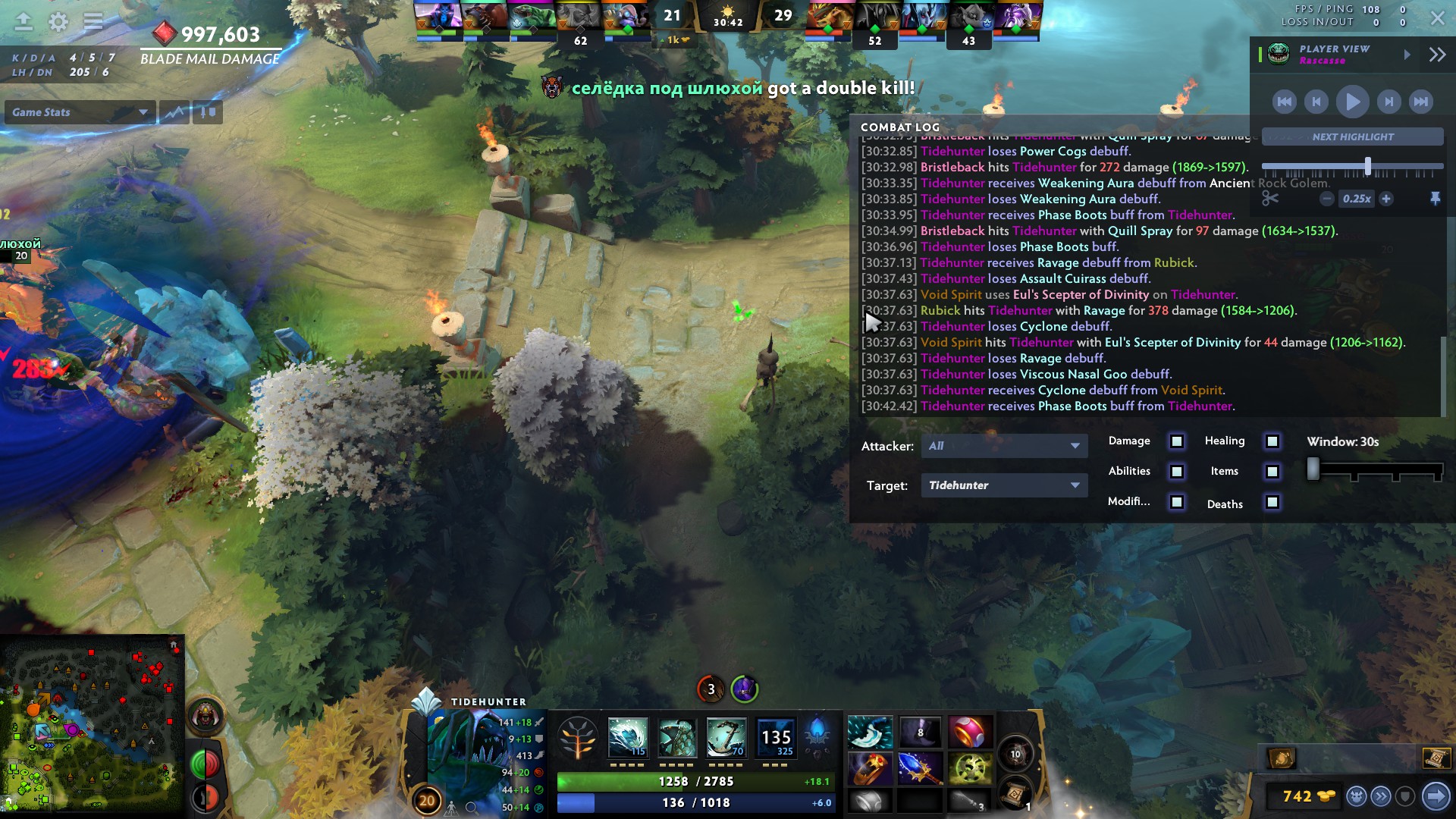Expand the Game Stats dropdown
Screen dimensions: 1456x819
pyautogui.click(x=79, y=112)
